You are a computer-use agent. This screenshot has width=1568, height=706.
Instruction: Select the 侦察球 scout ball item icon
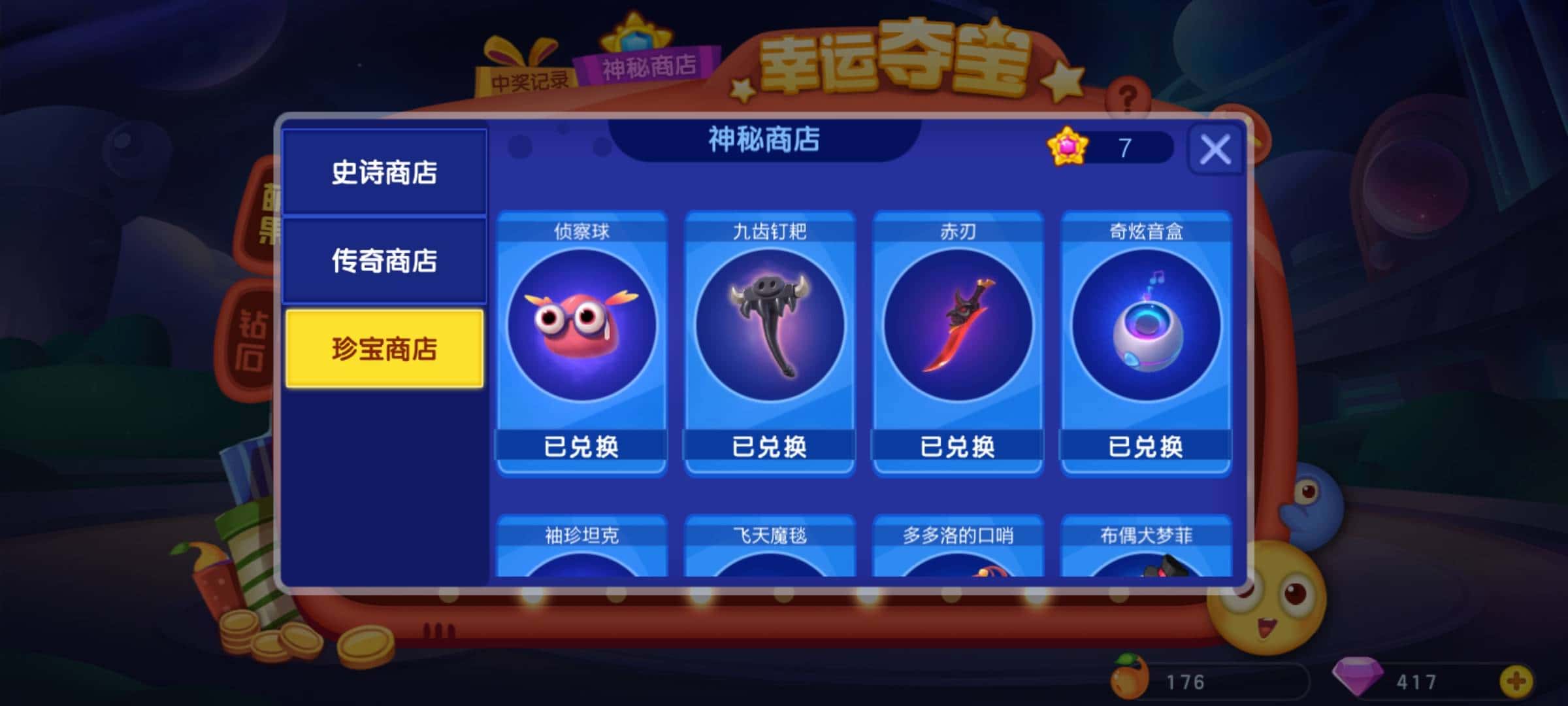click(x=581, y=327)
